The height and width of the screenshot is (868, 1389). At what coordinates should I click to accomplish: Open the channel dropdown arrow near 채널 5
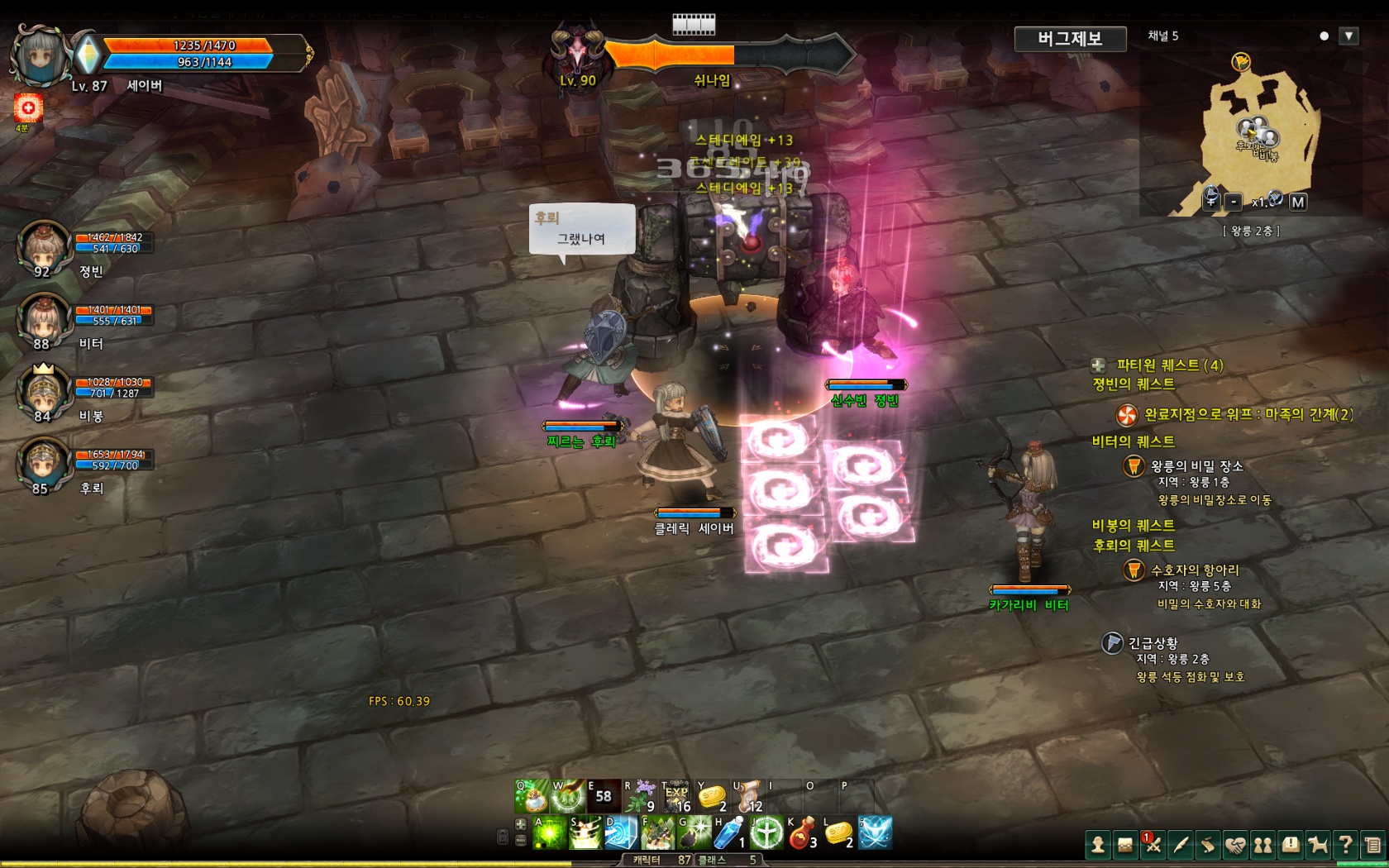pos(1348,36)
